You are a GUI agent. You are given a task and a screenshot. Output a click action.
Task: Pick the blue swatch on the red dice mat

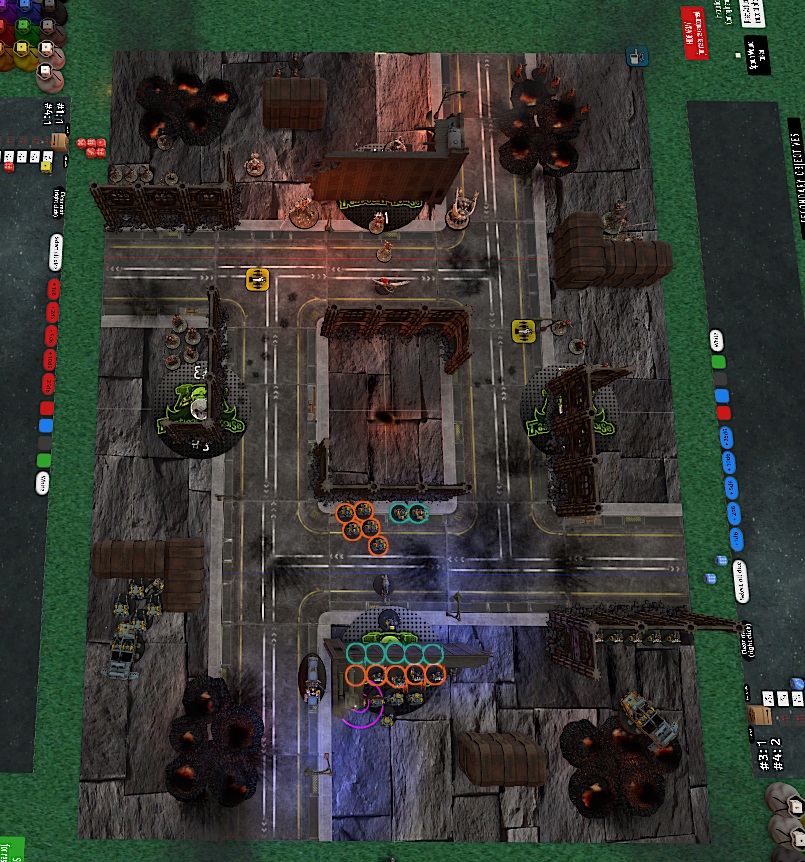pos(44,425)
